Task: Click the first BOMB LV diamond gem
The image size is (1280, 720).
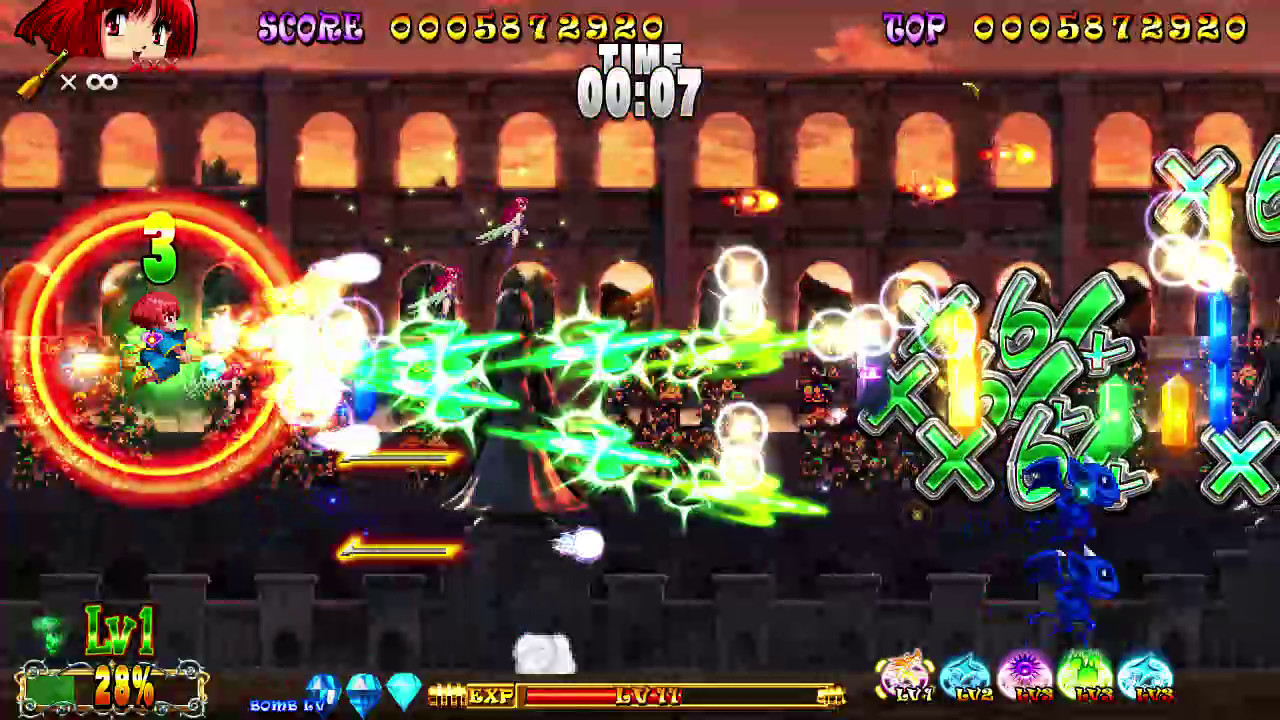Action: pyautogui.click(x=321, y=688)
